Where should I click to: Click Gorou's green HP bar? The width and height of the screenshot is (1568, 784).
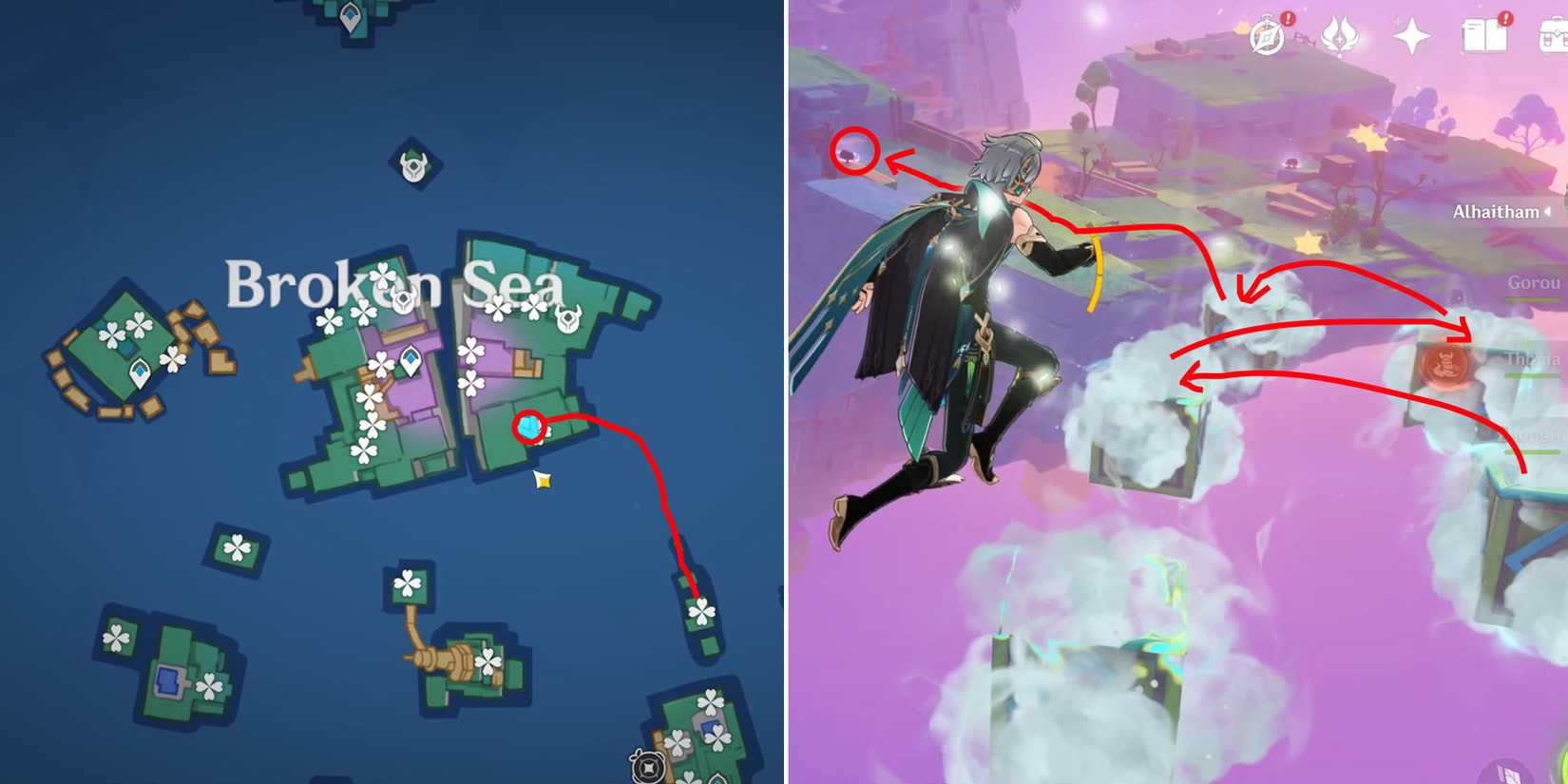tap(1534, 298)
